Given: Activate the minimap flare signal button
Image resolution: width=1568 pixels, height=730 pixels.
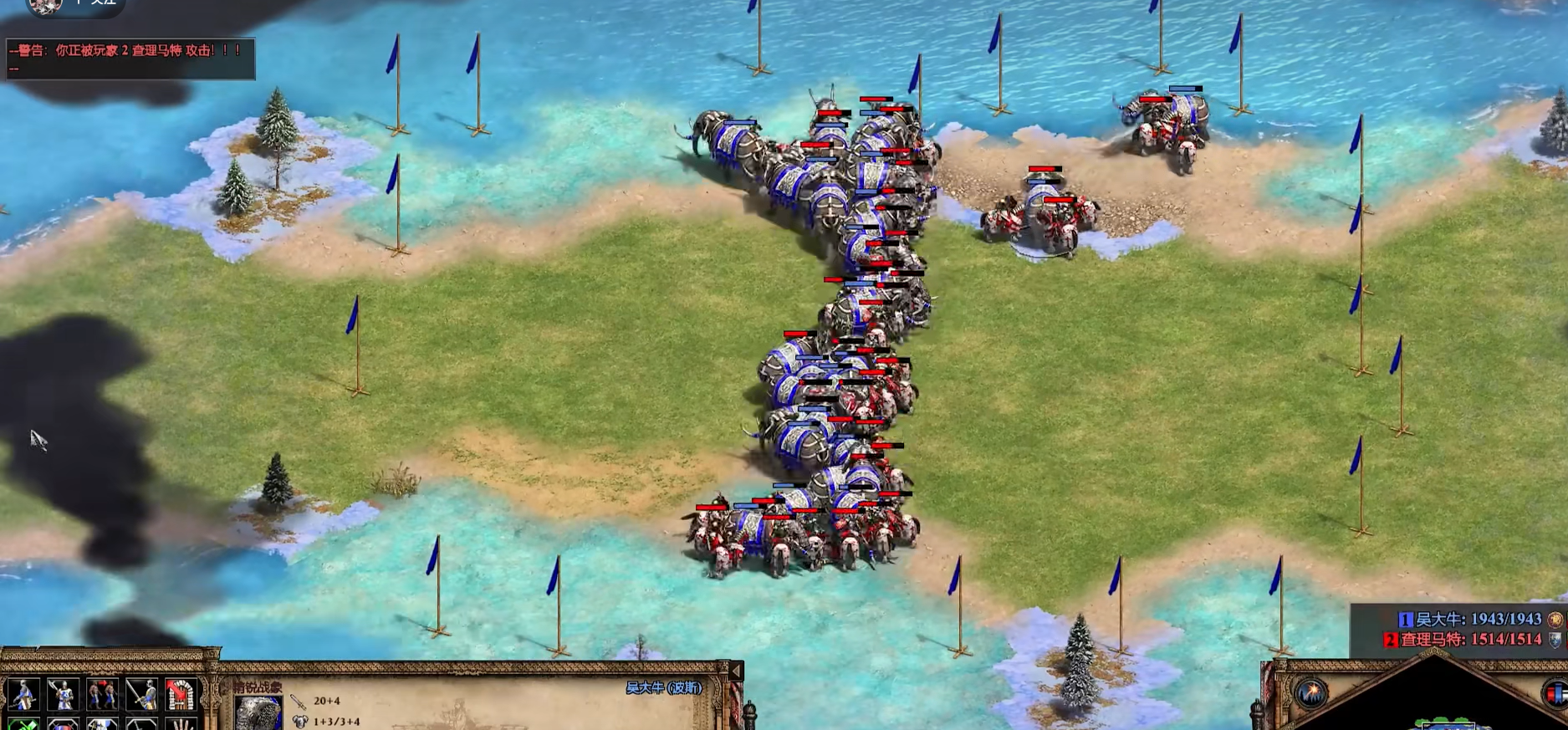Looking at the screenshot, I should [x=1310, y=692].
